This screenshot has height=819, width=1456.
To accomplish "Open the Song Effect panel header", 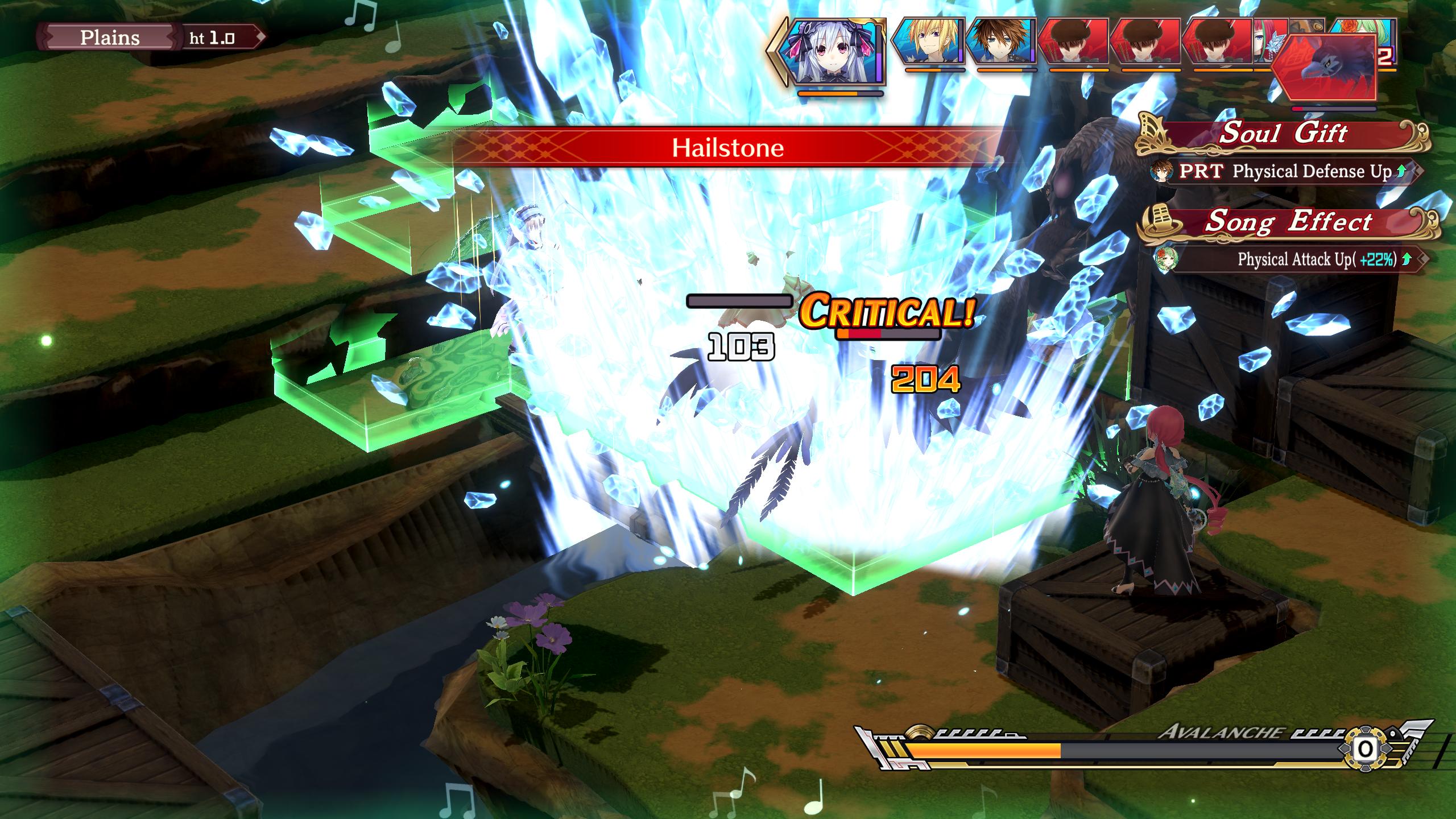I will tap(1288, 222).
